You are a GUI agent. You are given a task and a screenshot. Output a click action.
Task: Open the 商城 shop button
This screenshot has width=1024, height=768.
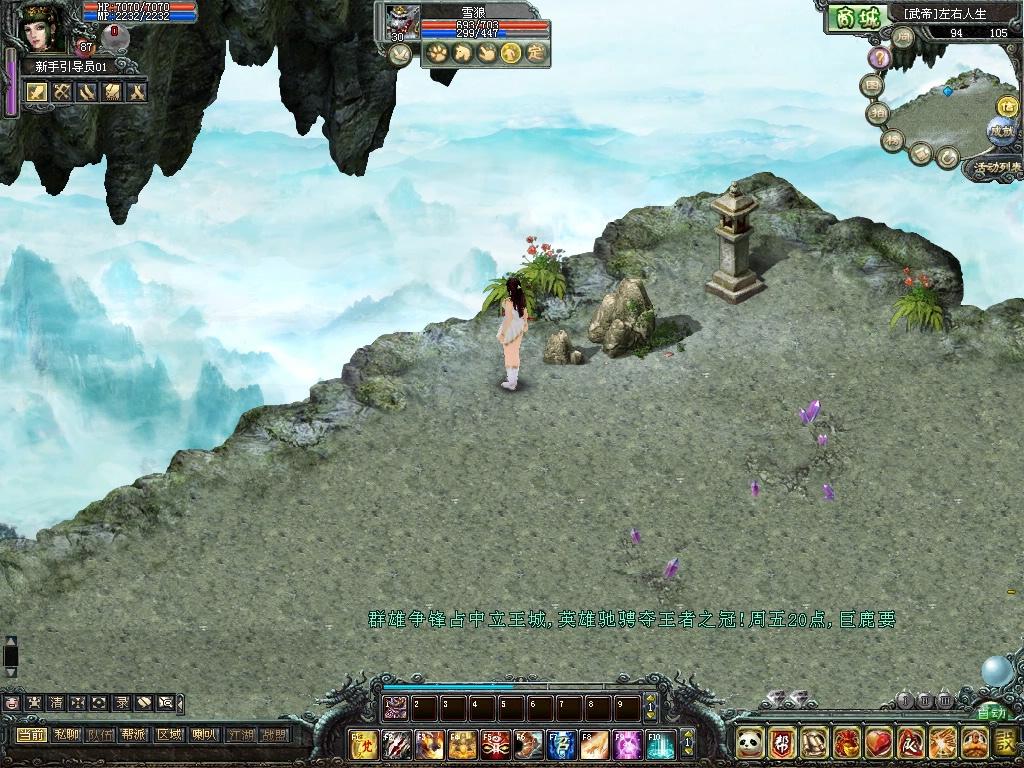pos(858,16)
